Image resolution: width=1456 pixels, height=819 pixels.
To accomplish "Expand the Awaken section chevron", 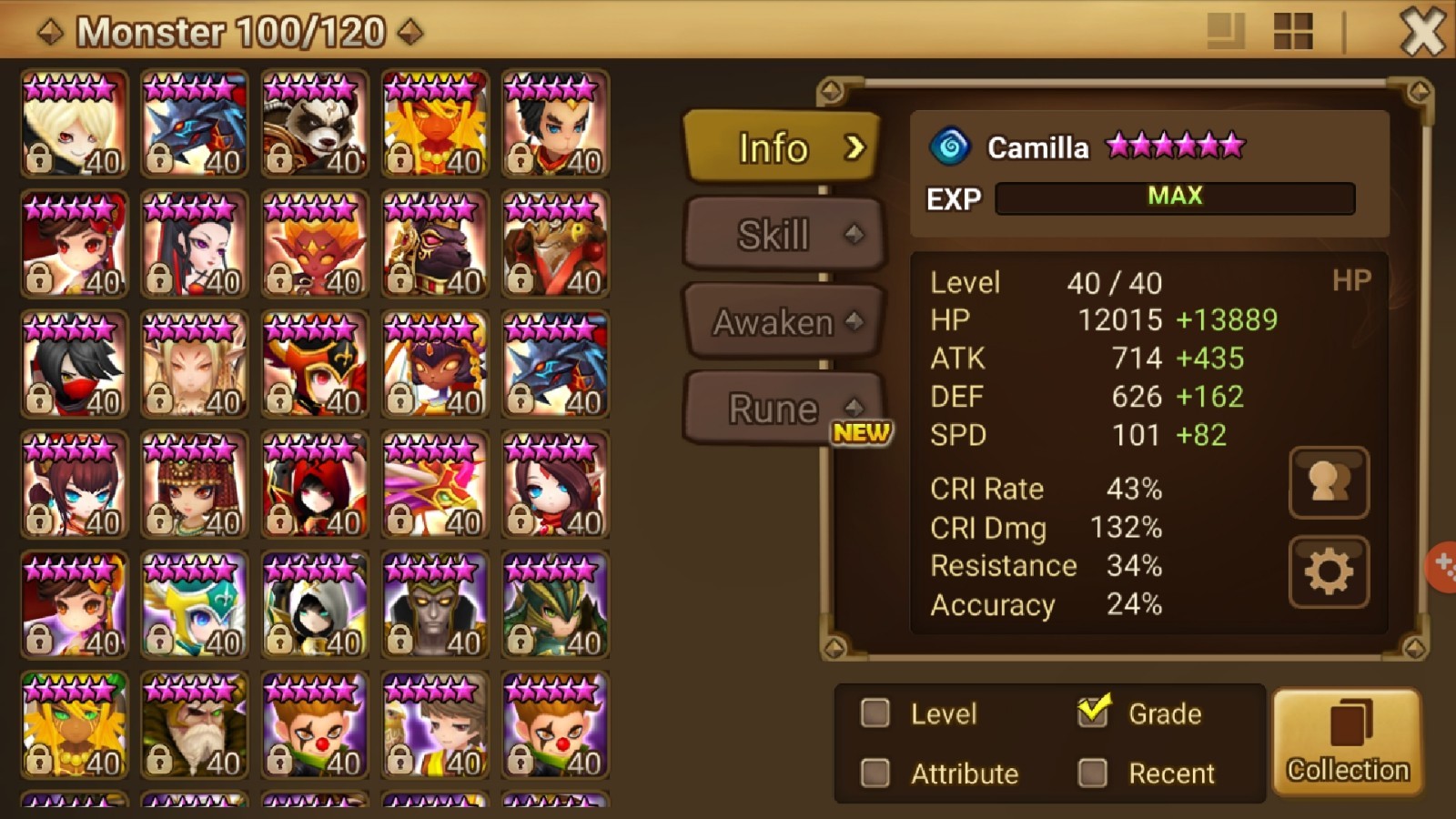I will (x=853, y=320).
